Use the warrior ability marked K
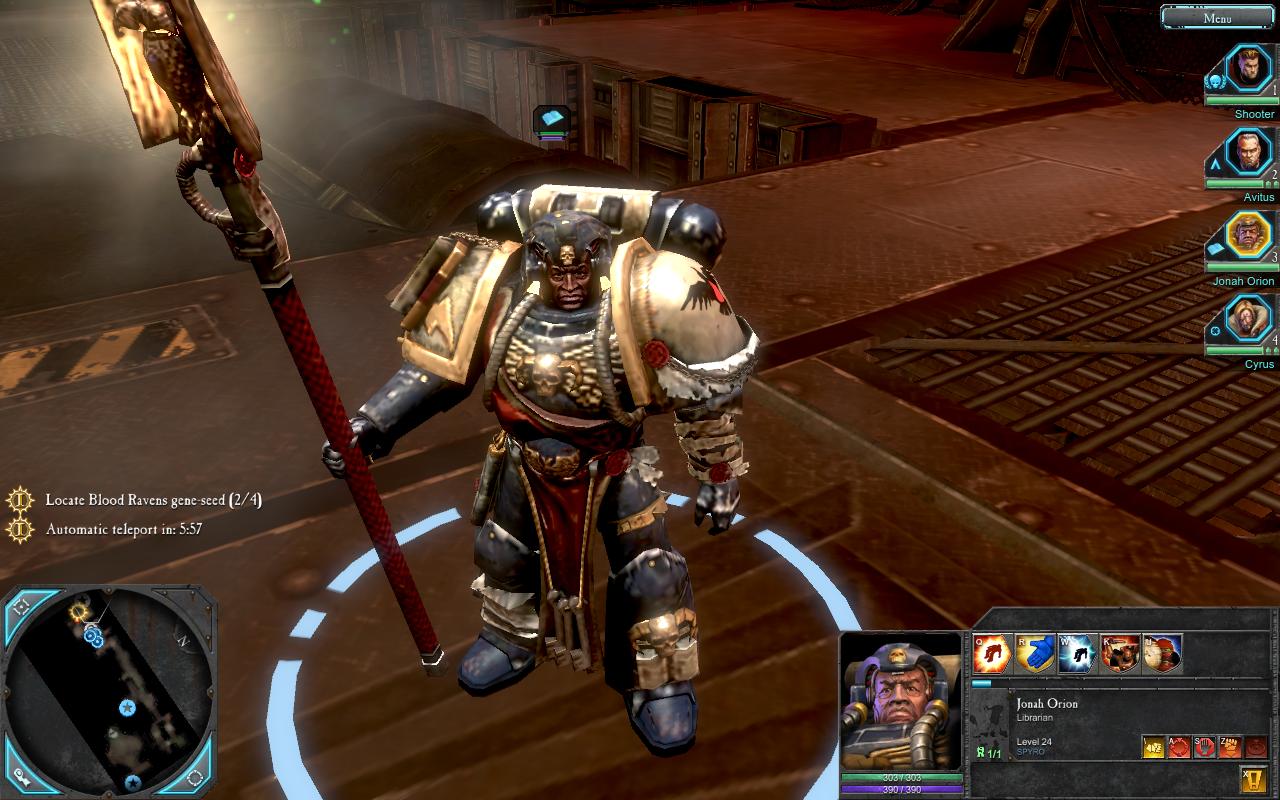Viewport: 1280px width, 800px height. coord(1120,654)
